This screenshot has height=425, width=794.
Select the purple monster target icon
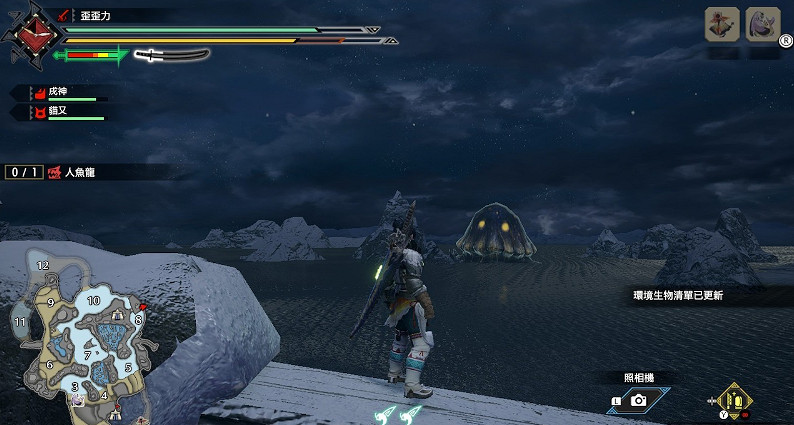(763, 24)
